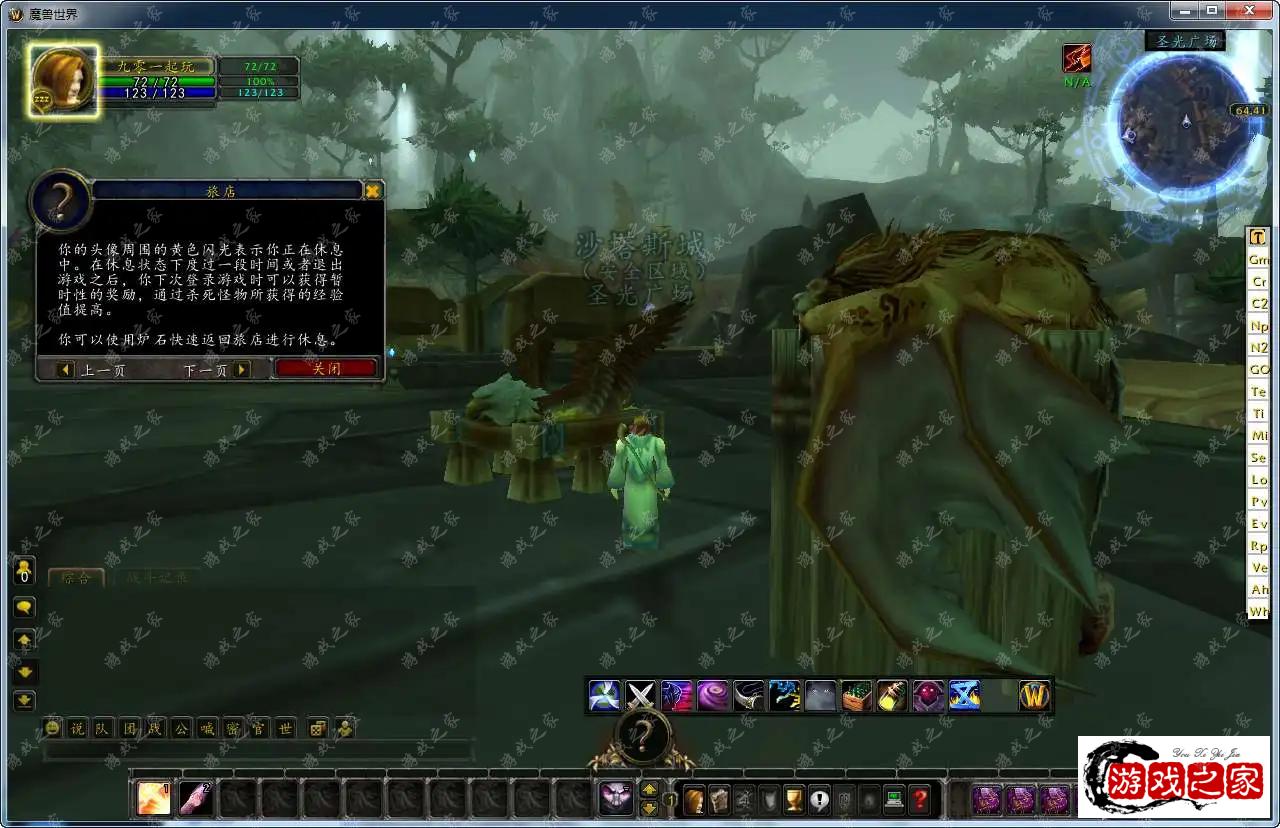Viewport: 1280px width, 828px height.
Task: Open the dice roll button on chat bar
Action: click(317, 729)
